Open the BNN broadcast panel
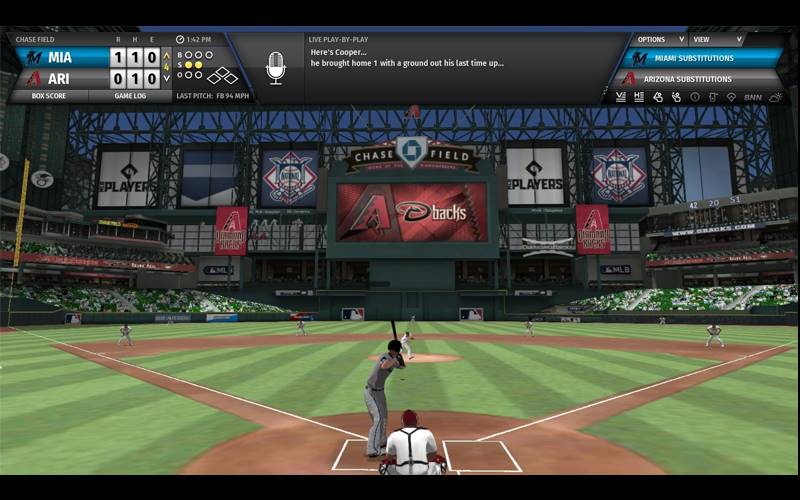 click(x=752, y=97)
